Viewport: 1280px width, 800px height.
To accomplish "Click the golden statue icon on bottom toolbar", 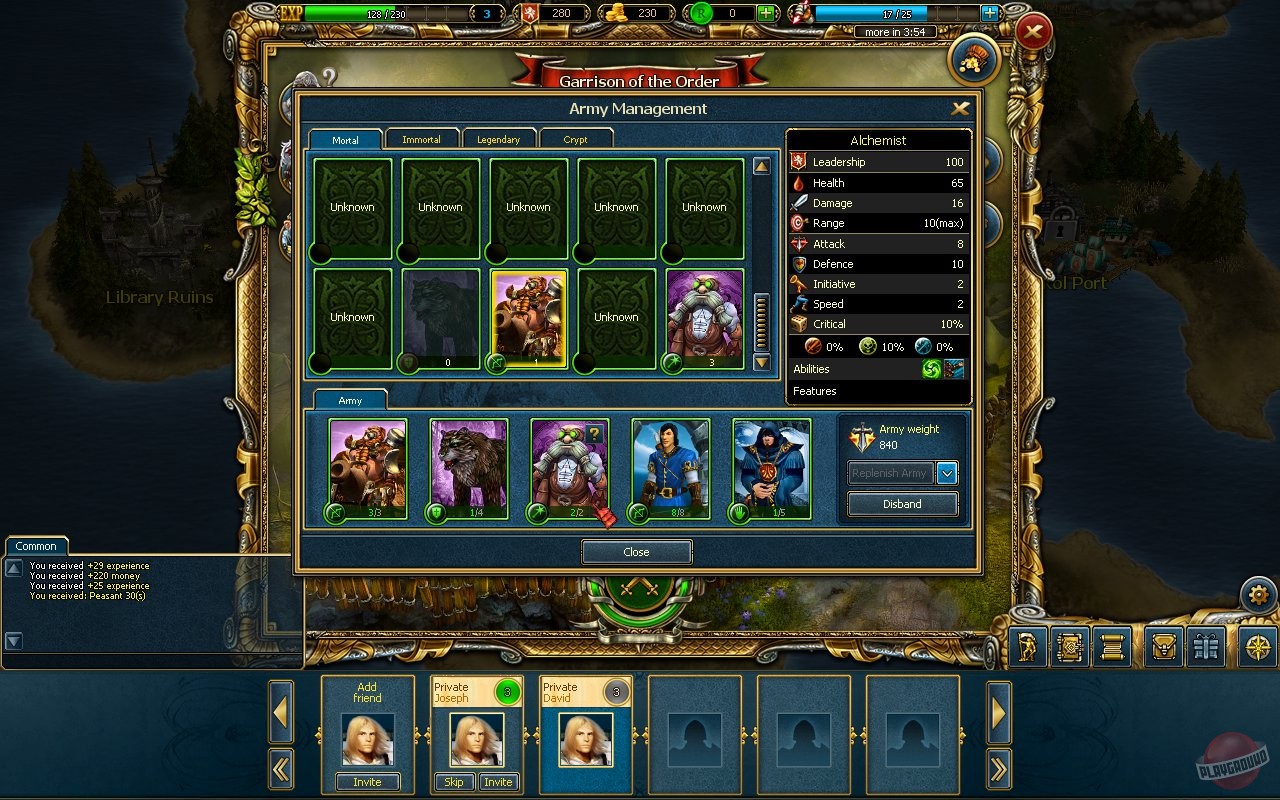I will 1026,647.
